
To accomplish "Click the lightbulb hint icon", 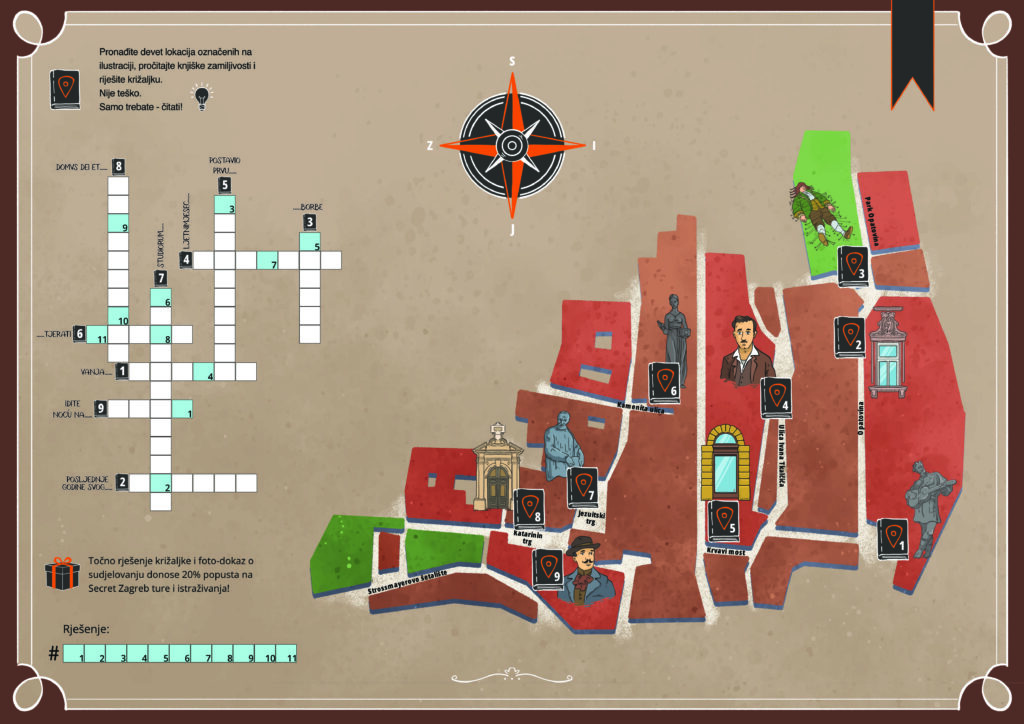I will point(204,96).
